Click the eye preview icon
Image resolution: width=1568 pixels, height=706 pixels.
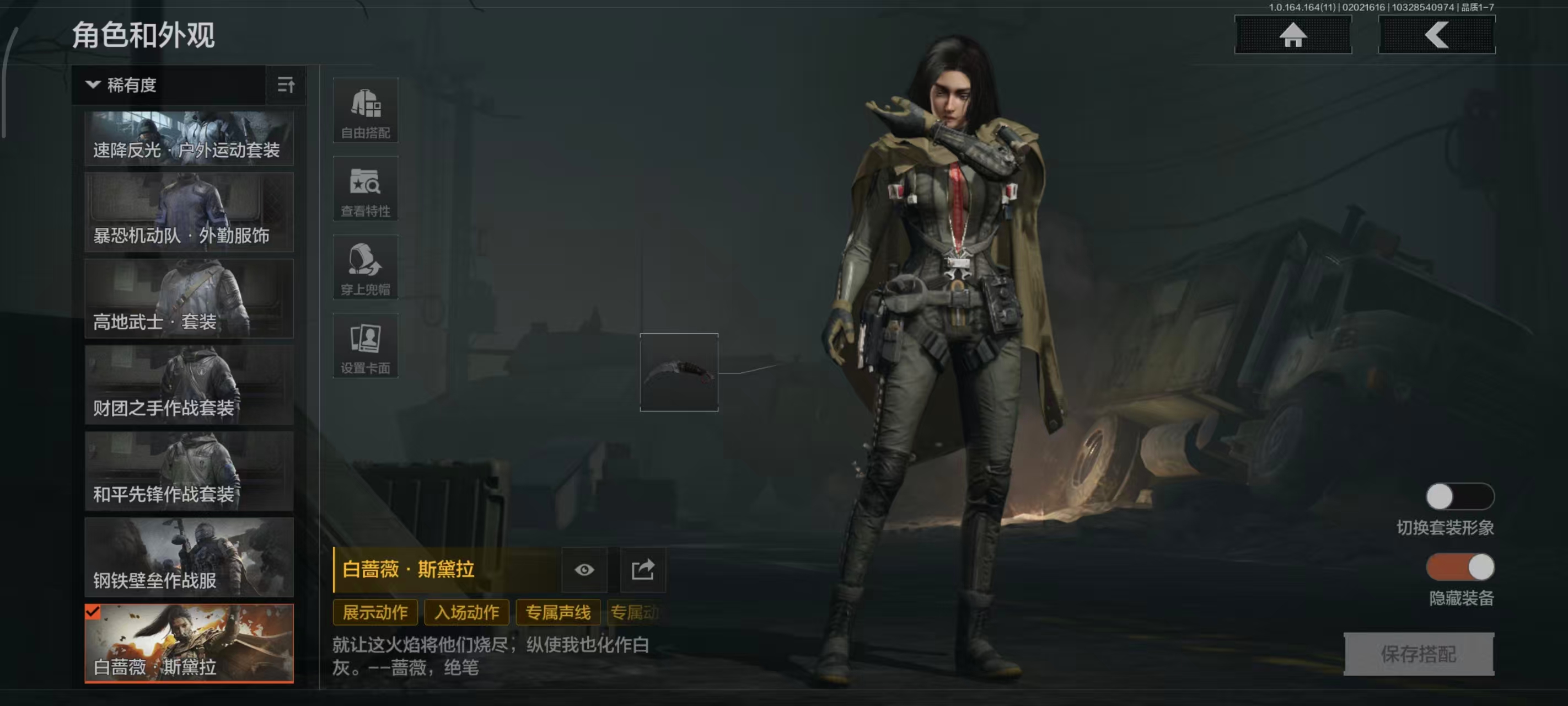[584, 570]
